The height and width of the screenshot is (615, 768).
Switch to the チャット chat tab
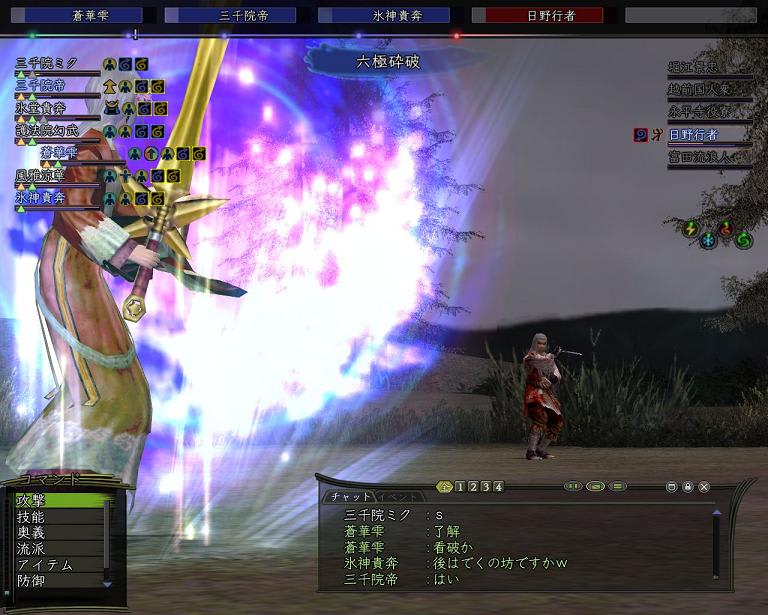pyautogui.click(x=346, y=496)
